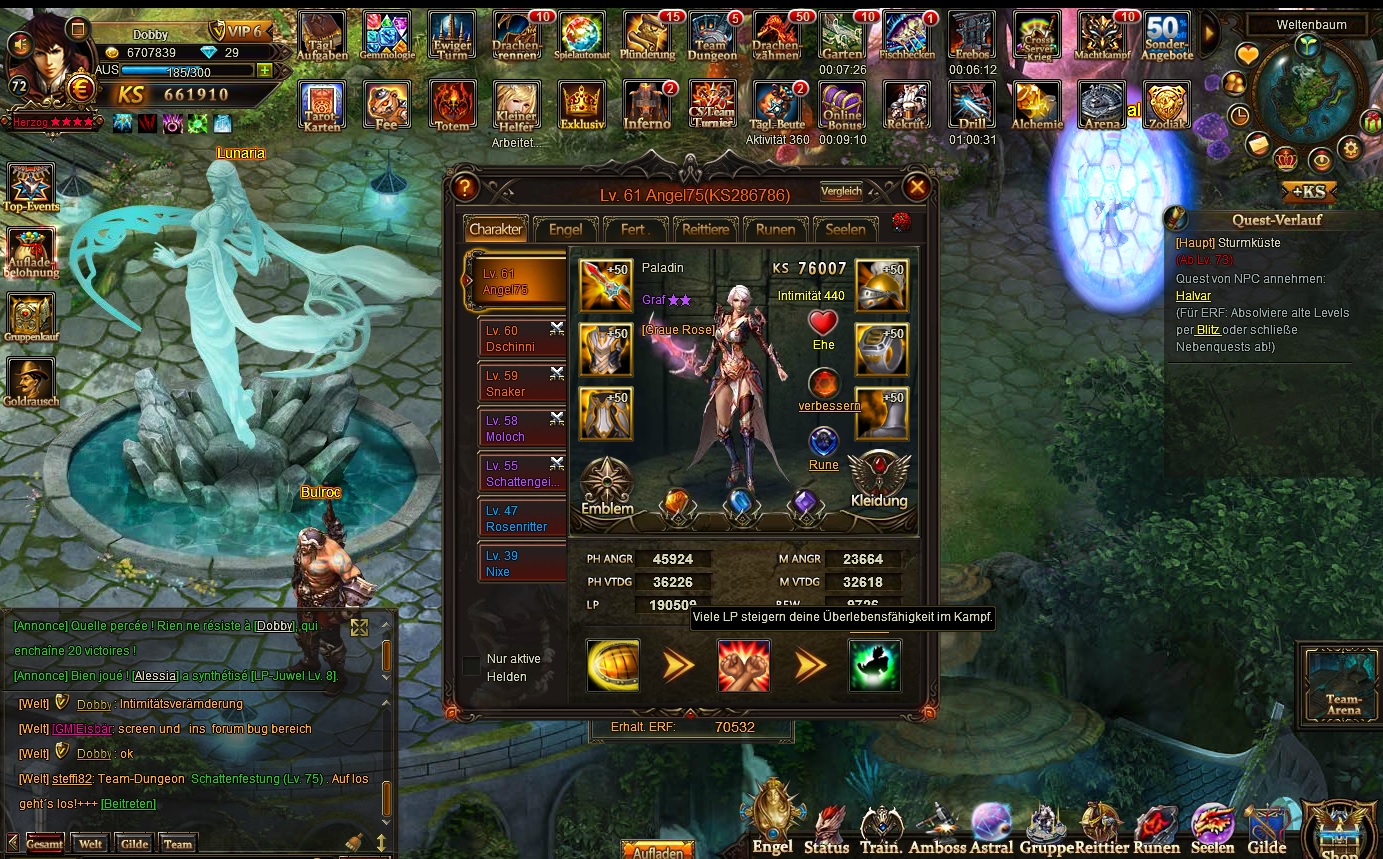Screen dimensions: 1383x859
Task: Click the Vergleich button
Action: [x=841, y=191]
